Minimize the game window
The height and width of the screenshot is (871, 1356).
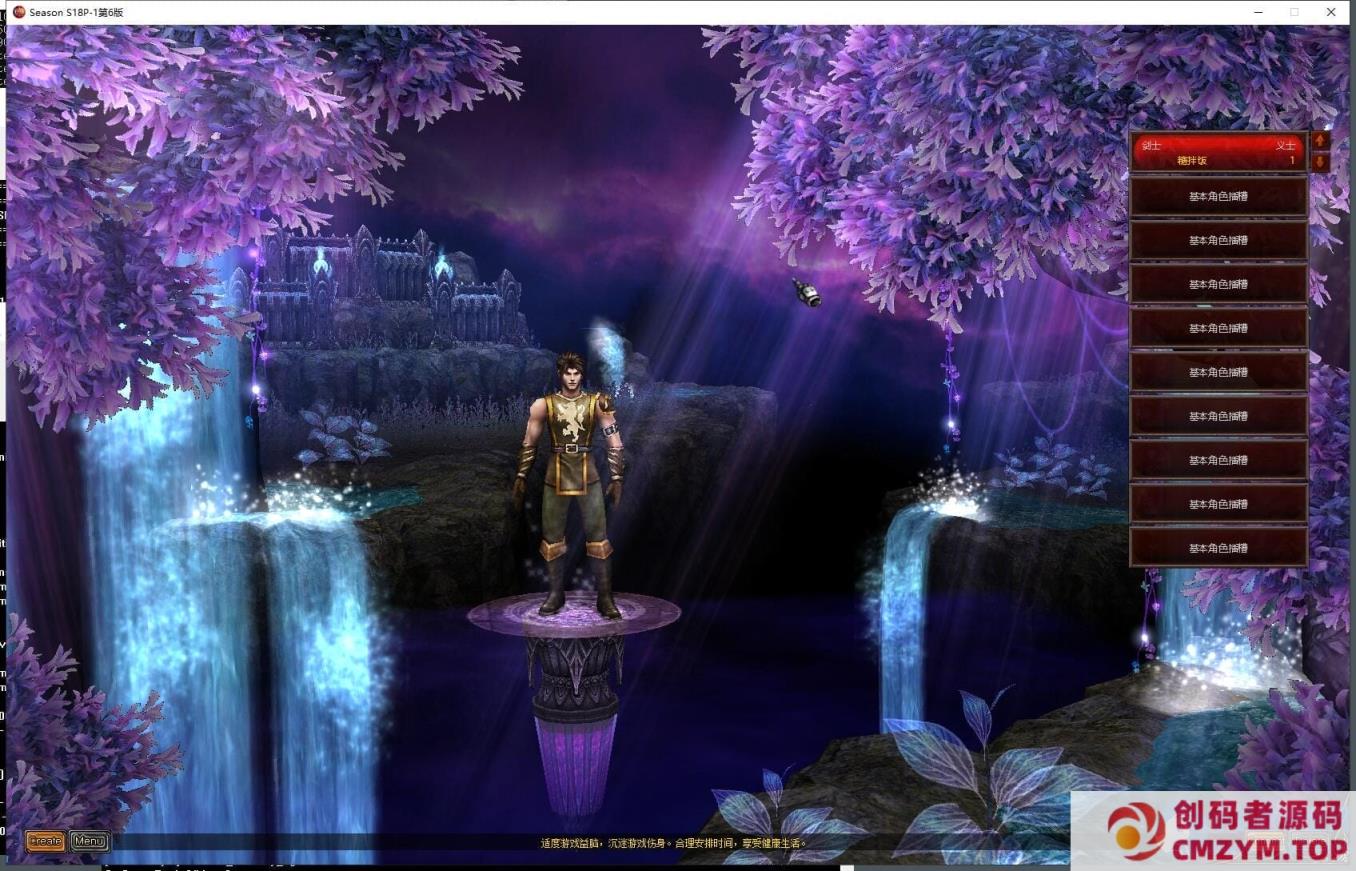[1259, 12]
